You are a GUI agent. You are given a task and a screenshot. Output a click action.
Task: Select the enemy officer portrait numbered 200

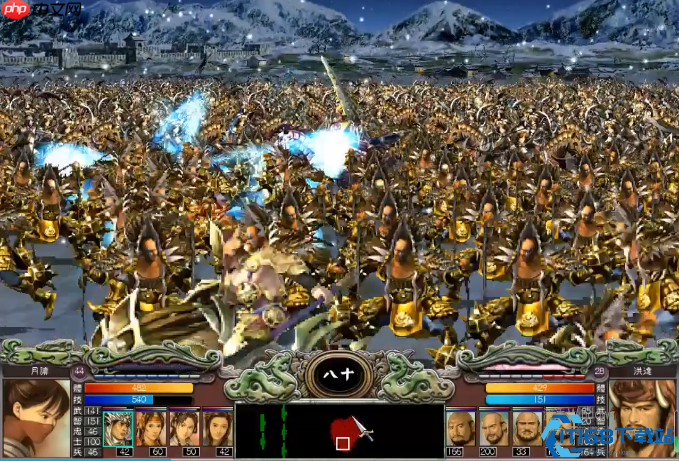coord(493,428)
